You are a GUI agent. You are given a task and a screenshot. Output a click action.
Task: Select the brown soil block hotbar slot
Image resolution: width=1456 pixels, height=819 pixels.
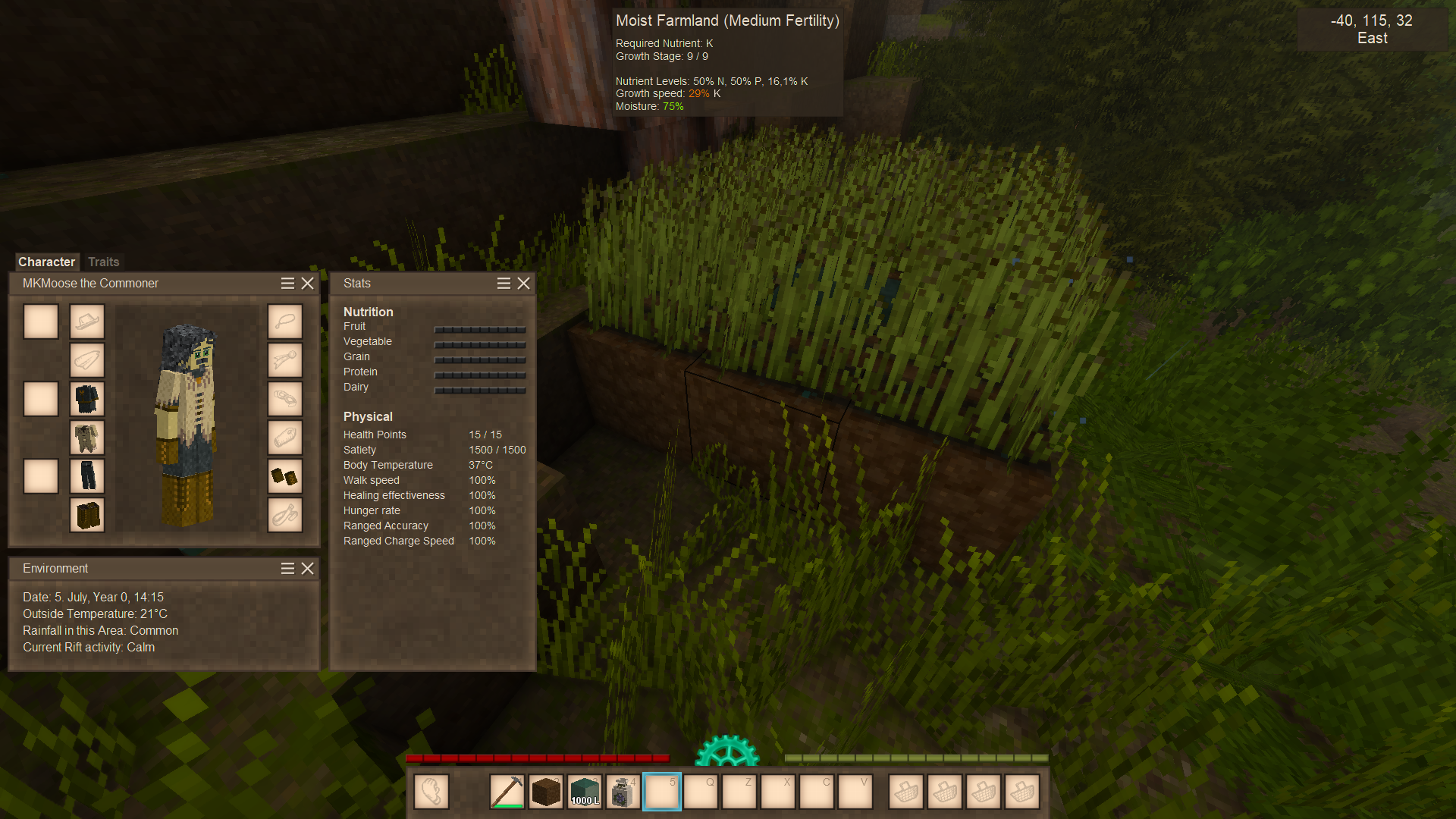(x=546, y=792)
